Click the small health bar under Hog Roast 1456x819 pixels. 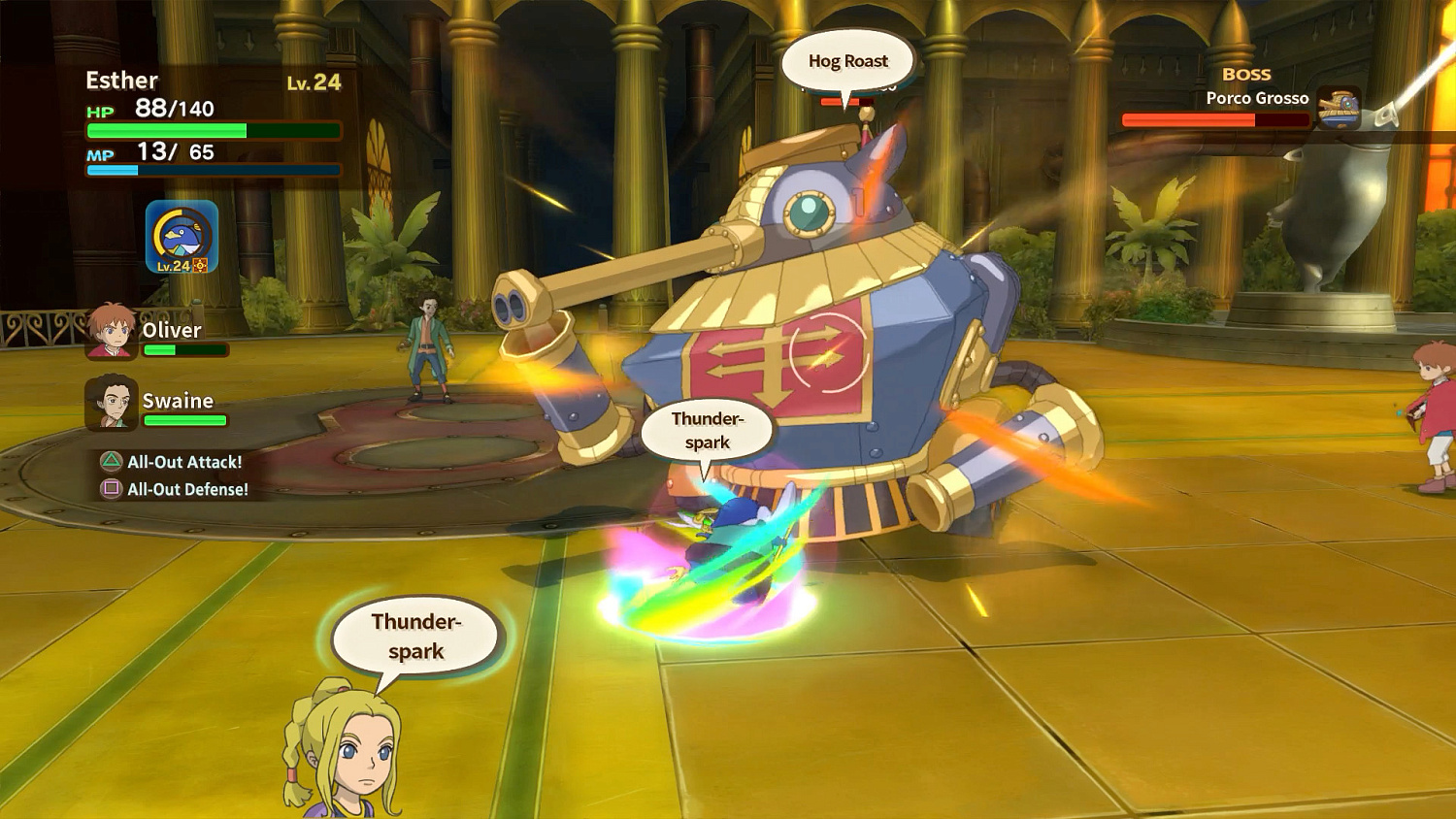coord(847,100)
